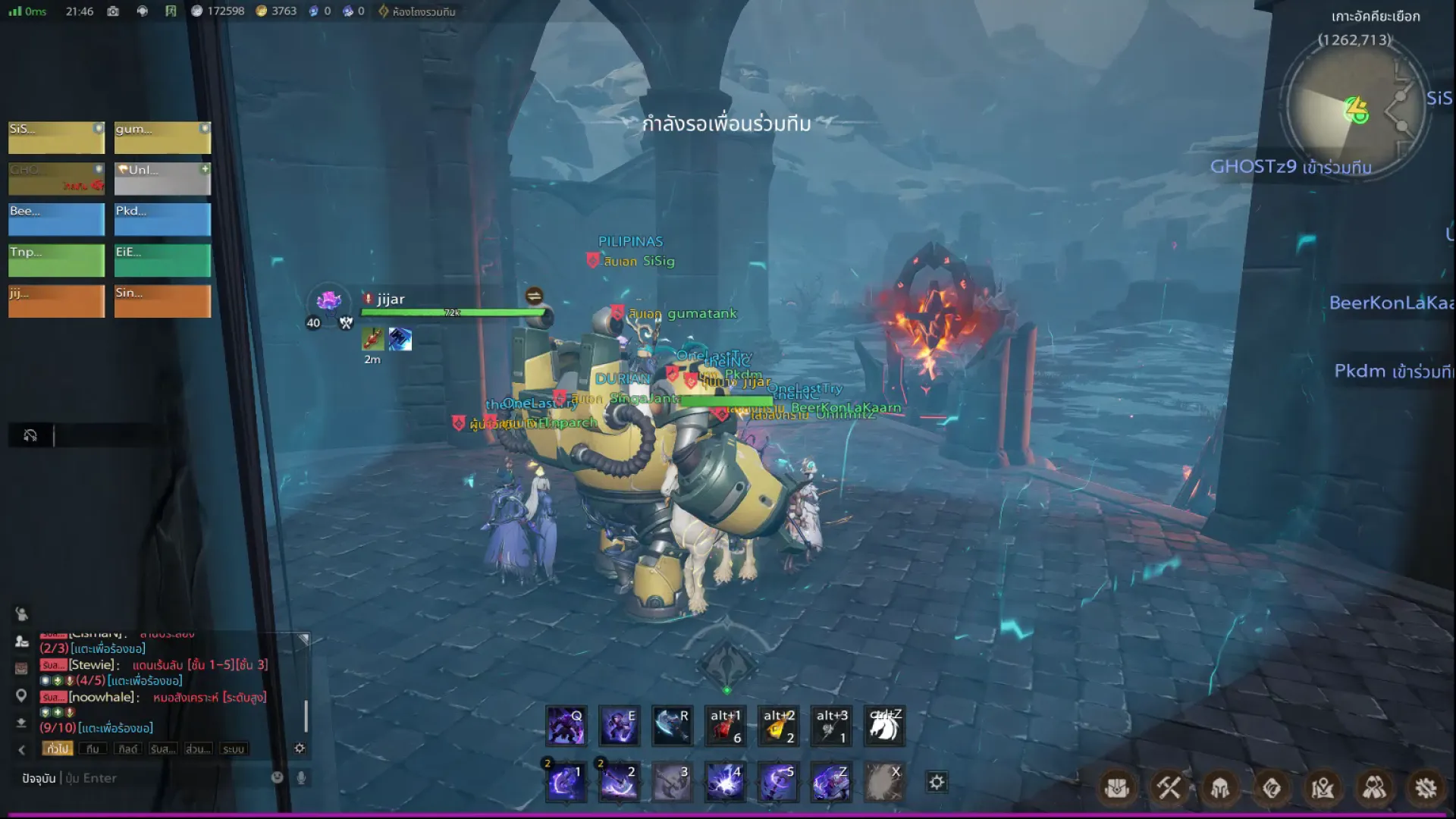1456x819 pixels.
Task: Switch to the กิลด์ chat tab
Action: (127, 749)
